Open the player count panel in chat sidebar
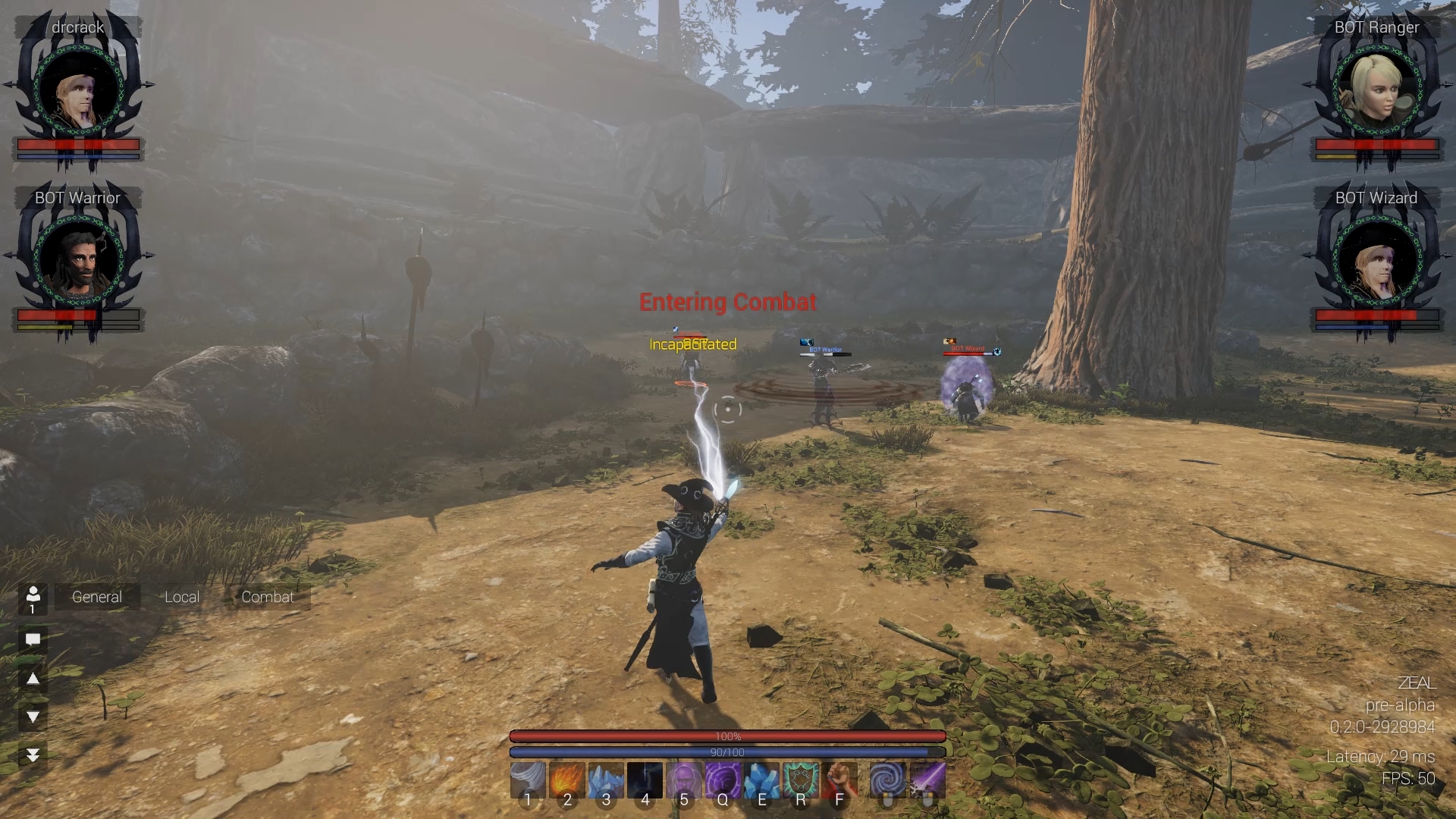Image resolution: width=1456 pixels, height=819 pixels. coord(32,599)
